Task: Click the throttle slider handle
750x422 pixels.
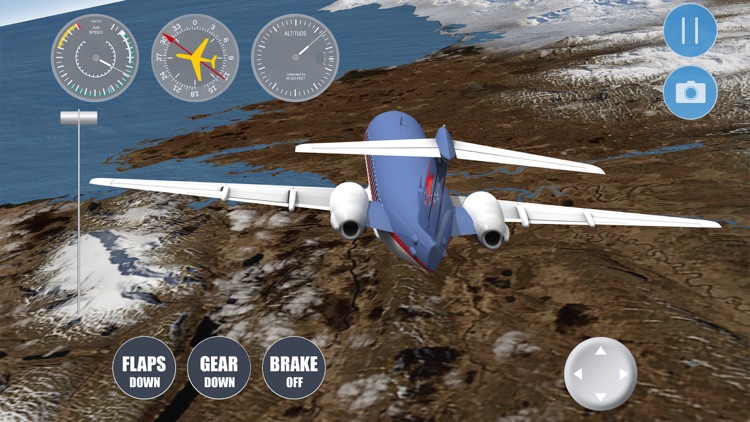Action: (78, 118)
